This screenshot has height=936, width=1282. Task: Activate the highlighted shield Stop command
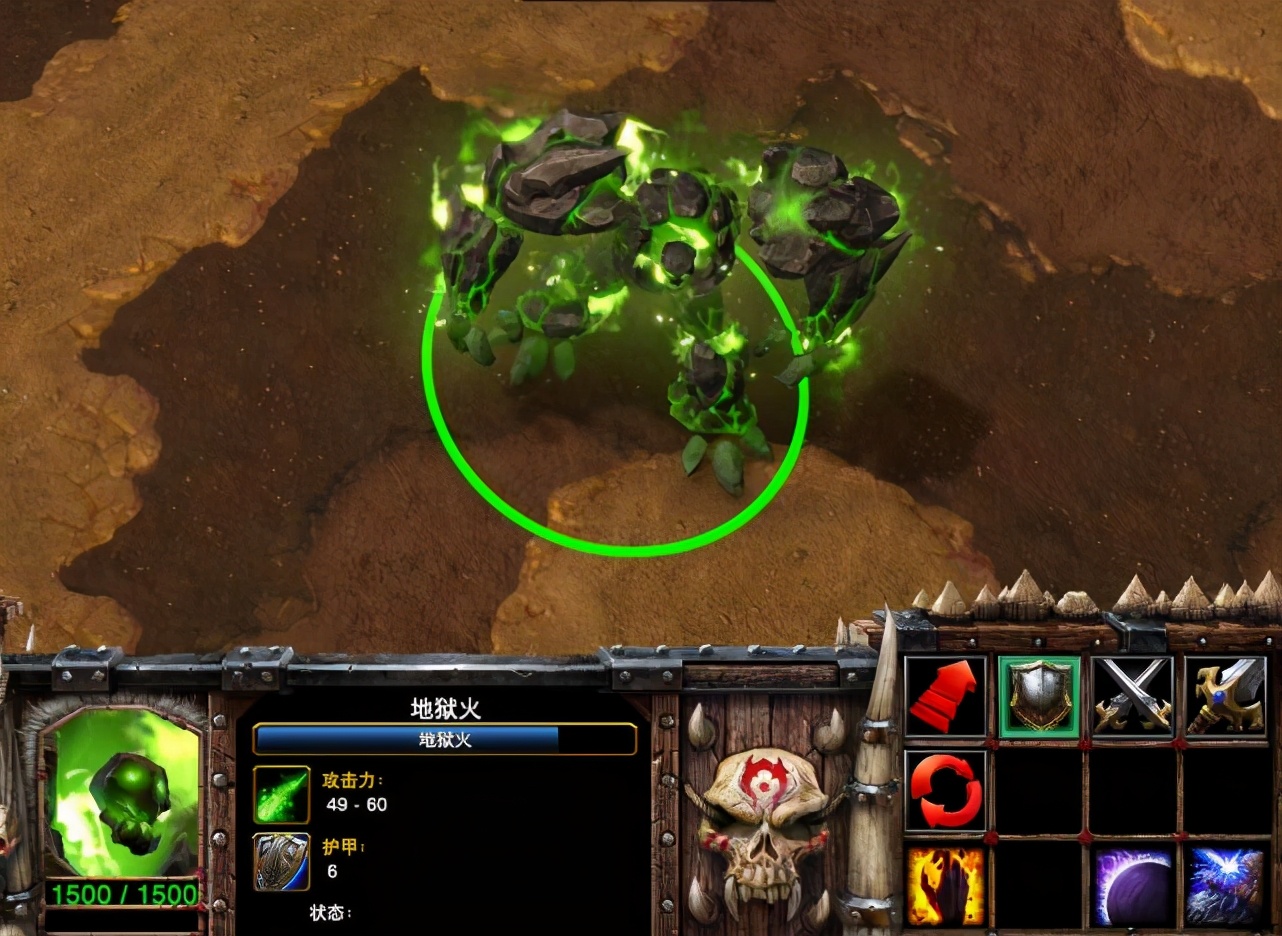[x=1039, y=696]
